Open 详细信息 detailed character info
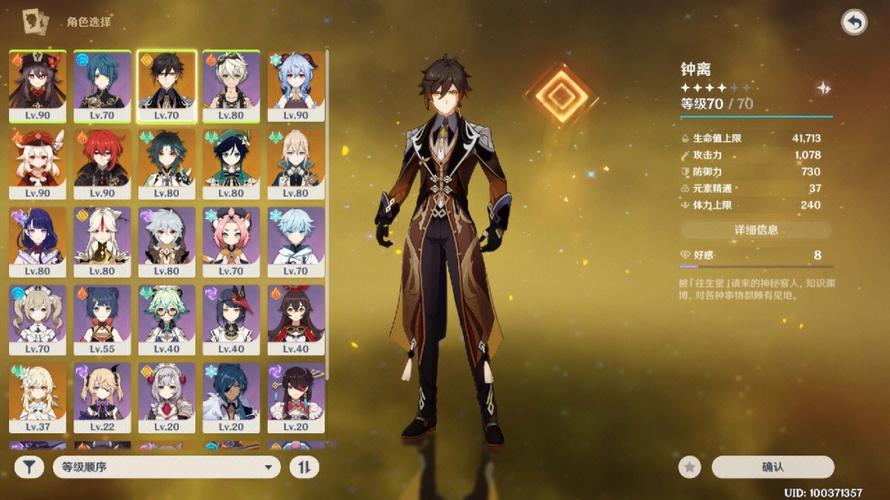The width and height of the screenshot is (890, 500). pos(755,230)
